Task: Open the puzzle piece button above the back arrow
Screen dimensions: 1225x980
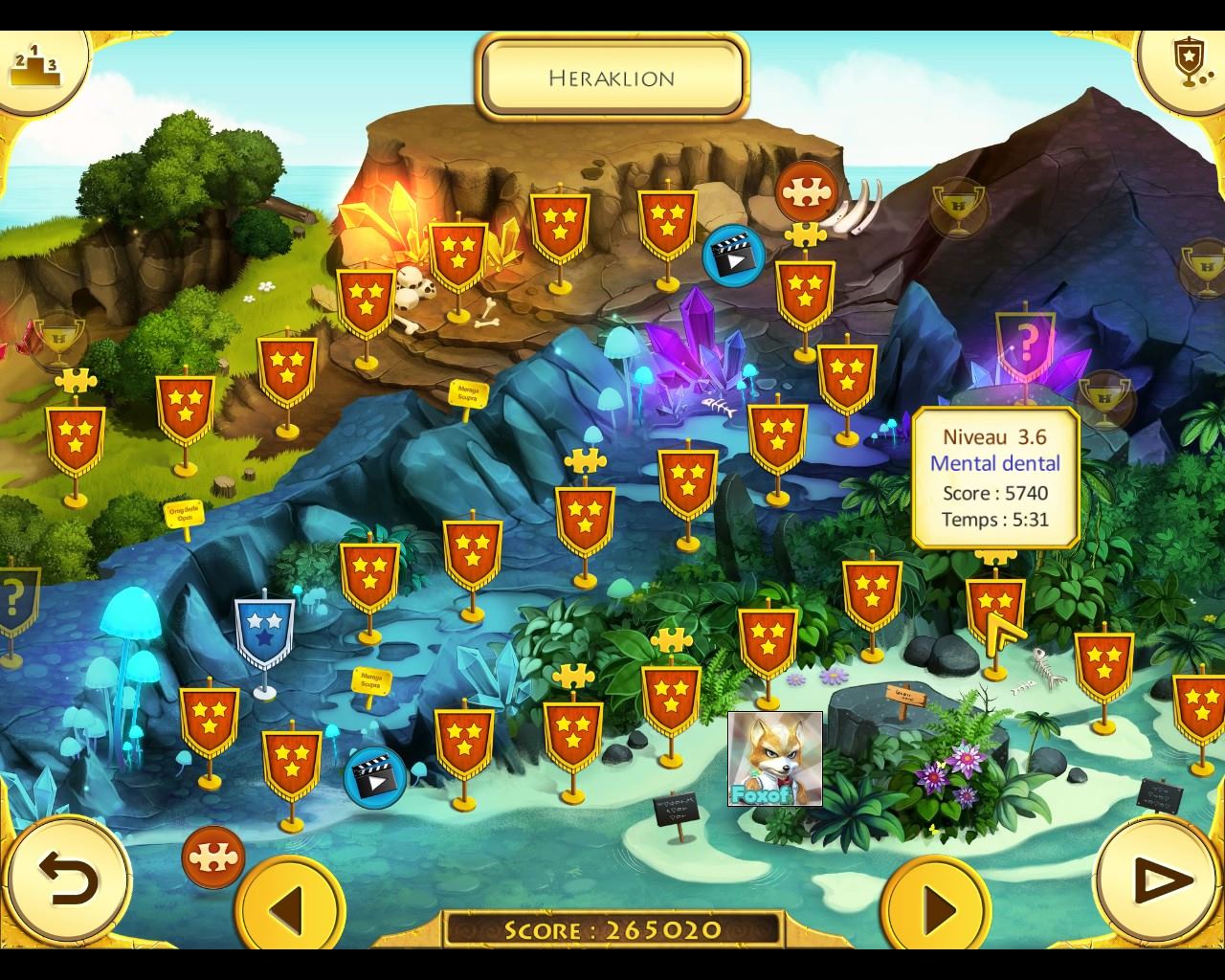Action: [x=212, y=857]
